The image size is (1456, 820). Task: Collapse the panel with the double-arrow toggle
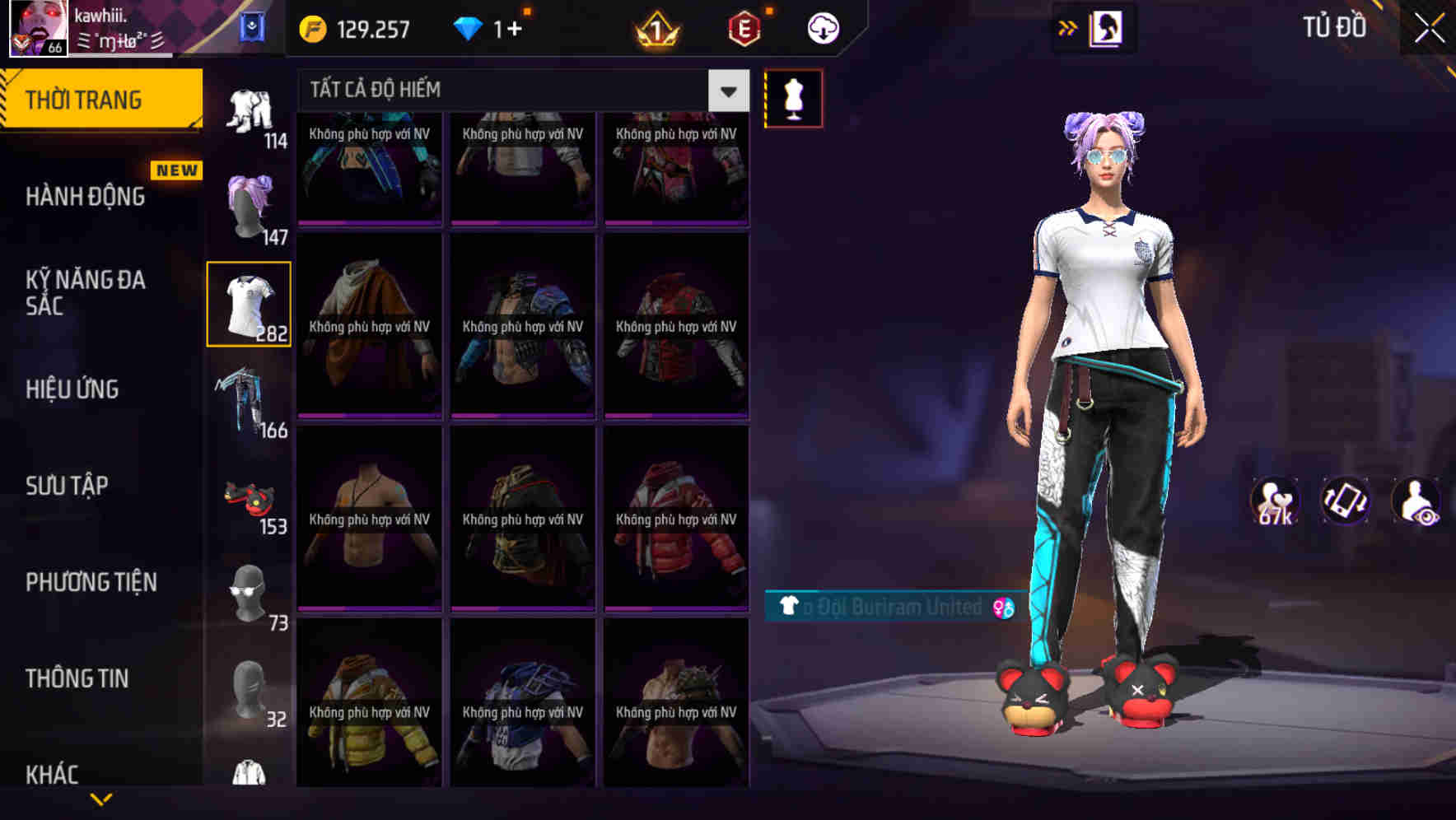tap(1068, 26)
